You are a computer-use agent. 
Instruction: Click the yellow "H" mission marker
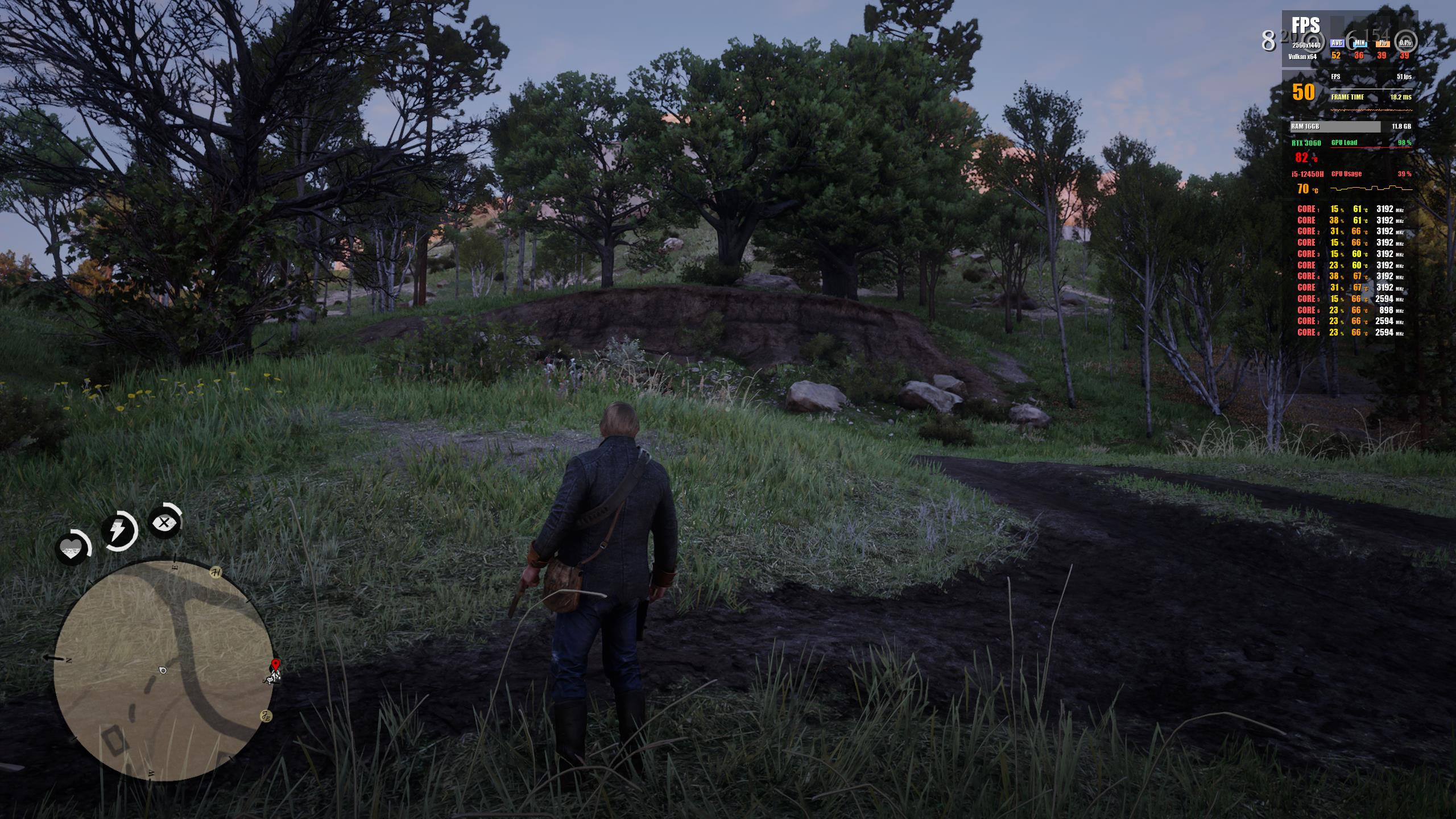pos(216,573)
